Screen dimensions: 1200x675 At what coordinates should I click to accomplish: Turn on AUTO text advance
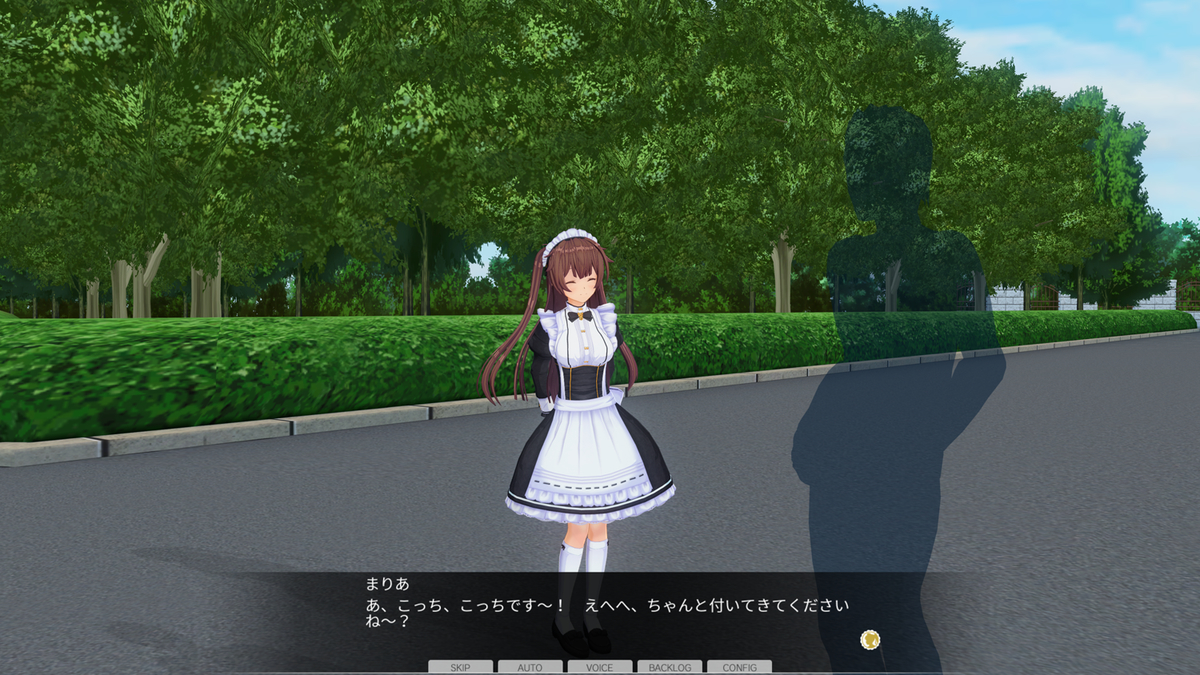(x=530, y=667)
